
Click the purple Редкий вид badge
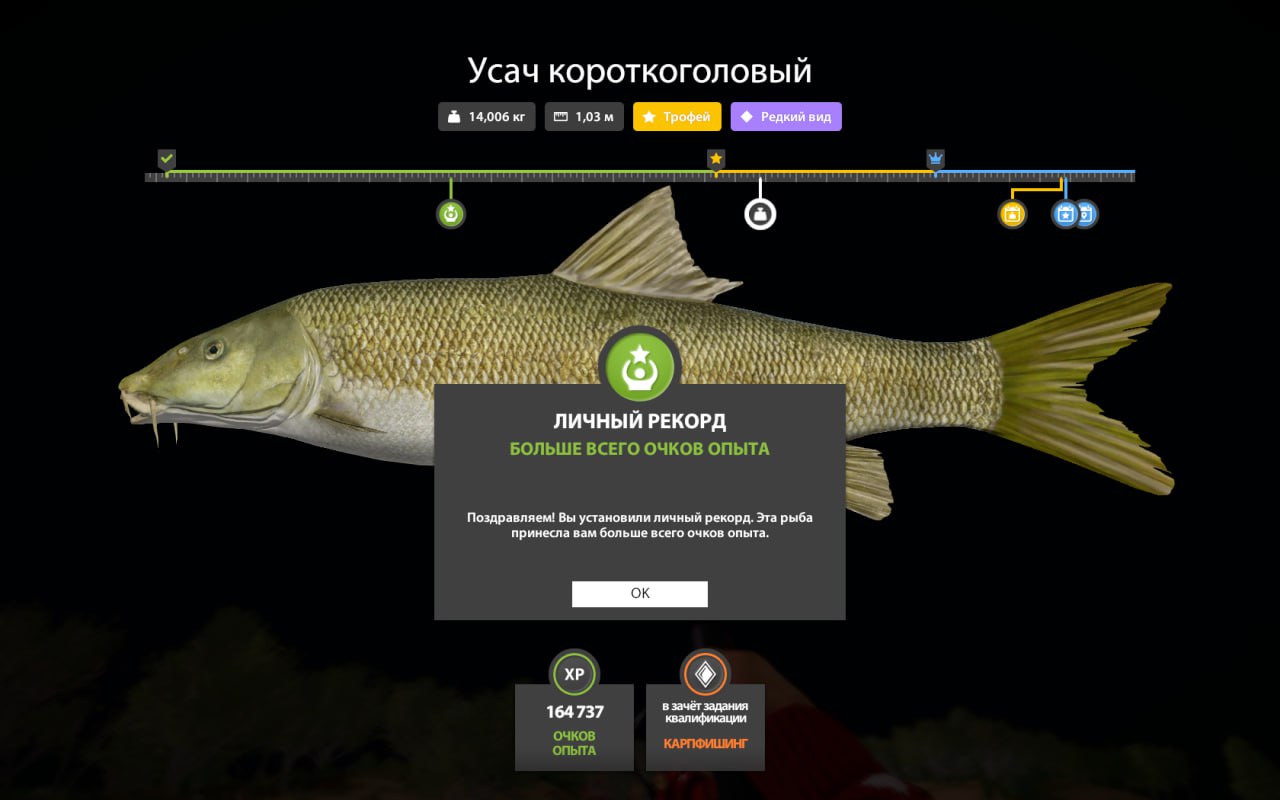(786, 116)
